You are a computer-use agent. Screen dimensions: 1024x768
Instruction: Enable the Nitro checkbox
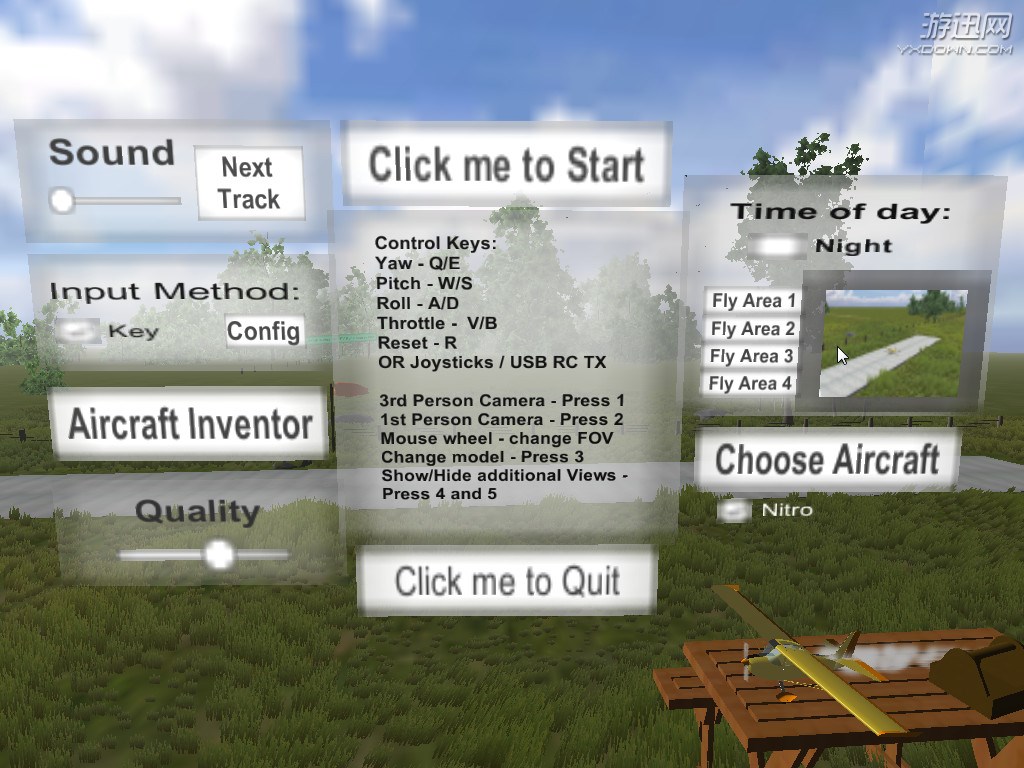(x=735, y=511)
